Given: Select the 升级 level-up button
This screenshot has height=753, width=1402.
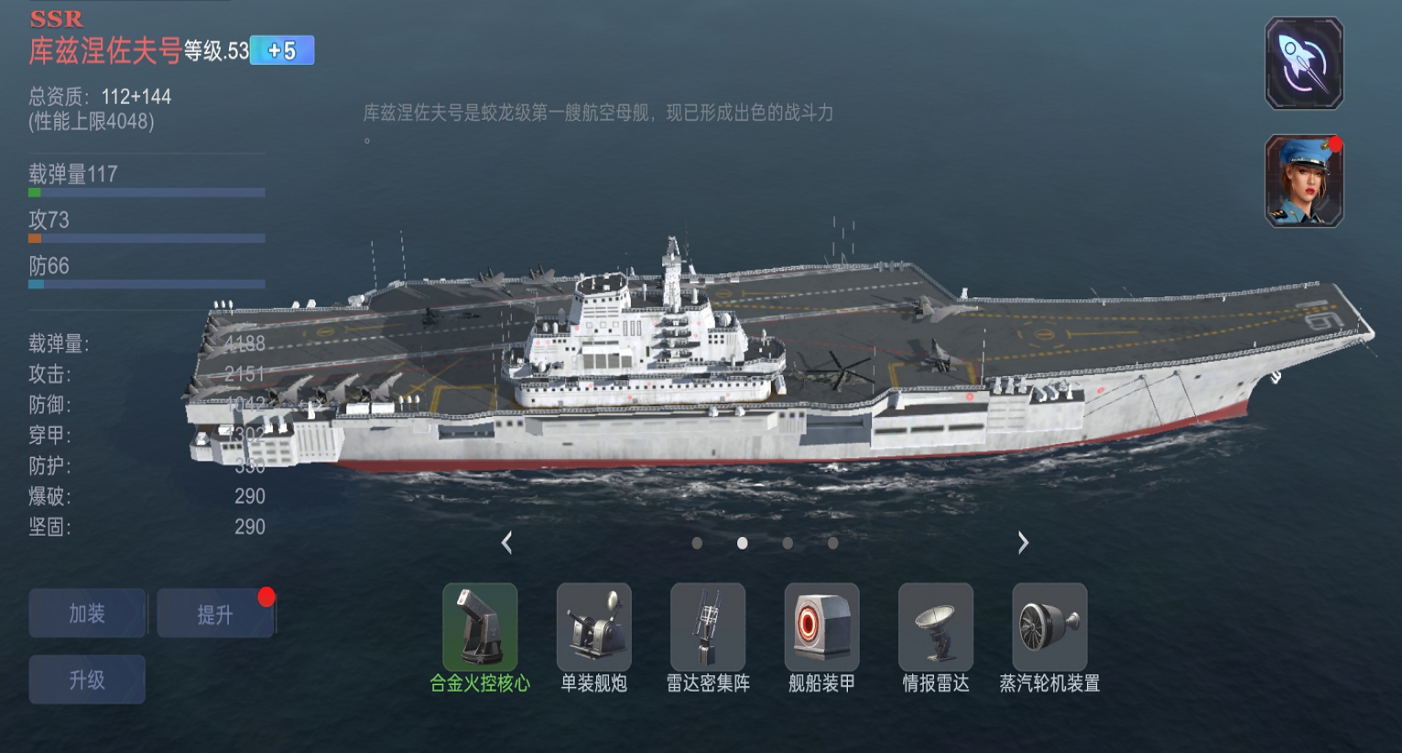Looking at the screenshot, I should coord(87,680).
